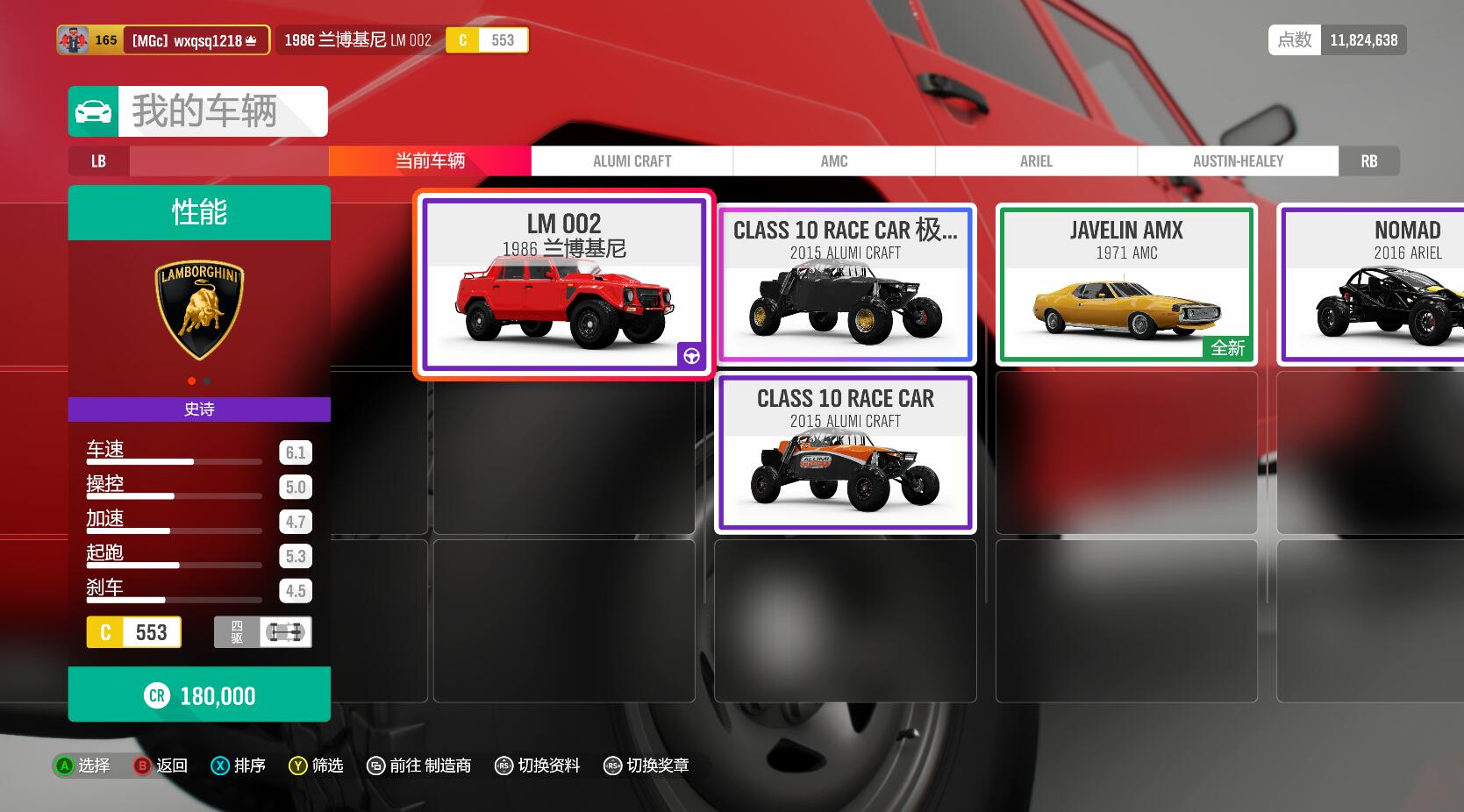This screenshot has width=1464, height=812.
Task: Toggle the car info with 切换资料
Action: pyautogui.click(x=538, y=766)
